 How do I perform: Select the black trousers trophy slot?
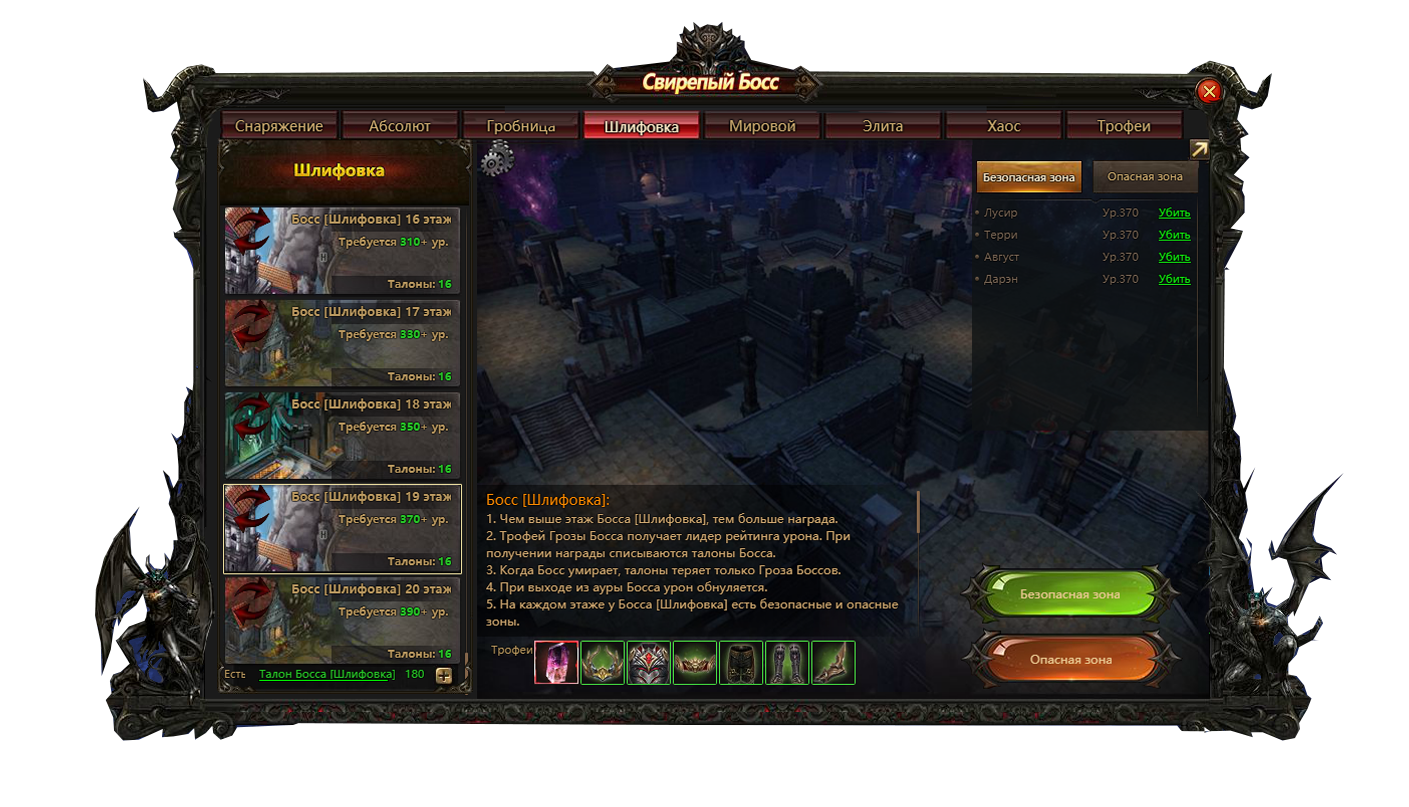click(x=741, y=663)
